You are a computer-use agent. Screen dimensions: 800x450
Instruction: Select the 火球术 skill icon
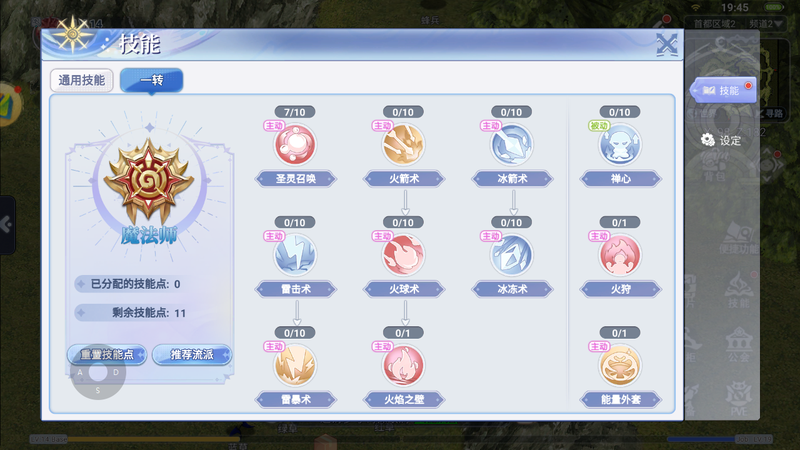coord(404,255)
